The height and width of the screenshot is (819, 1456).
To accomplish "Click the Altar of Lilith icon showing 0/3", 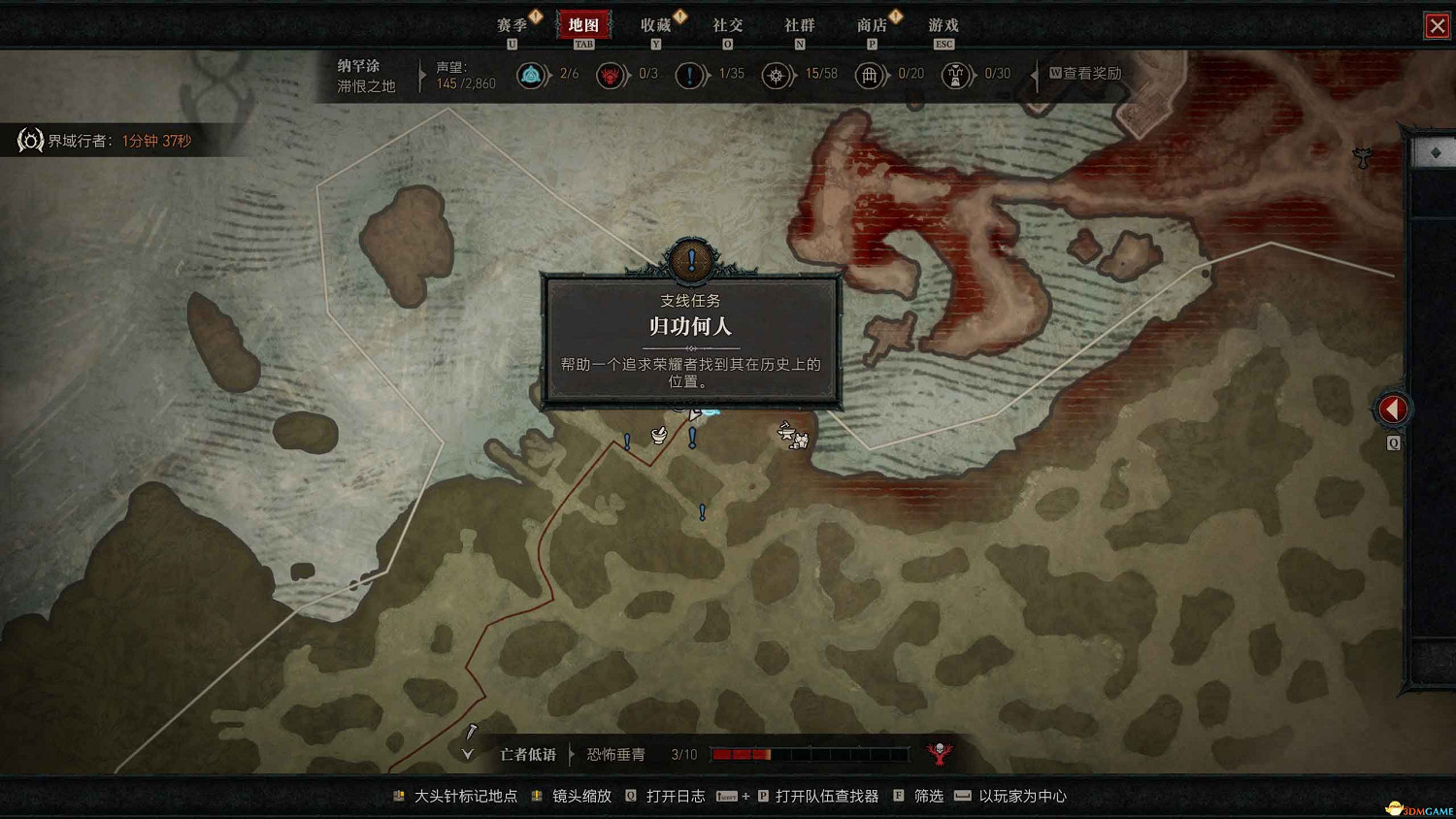I will coord(612,75).
